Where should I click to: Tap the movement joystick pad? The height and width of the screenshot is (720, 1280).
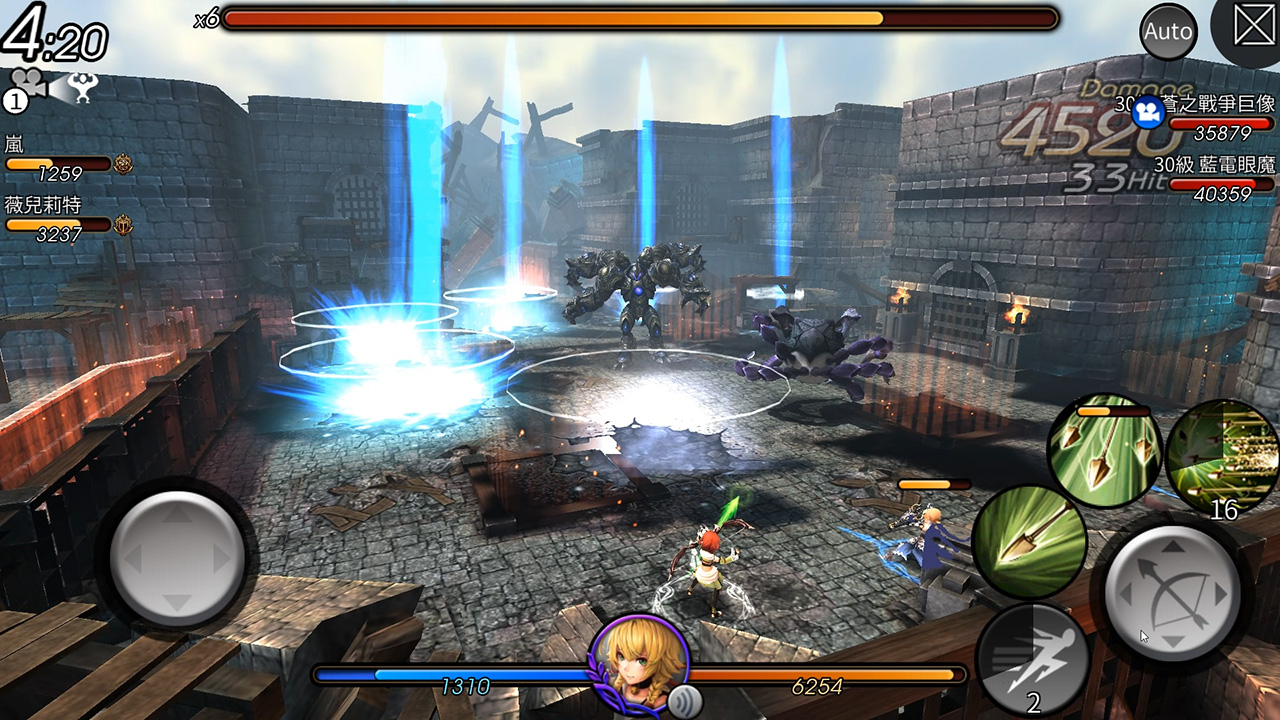click(x=177, y=556)
